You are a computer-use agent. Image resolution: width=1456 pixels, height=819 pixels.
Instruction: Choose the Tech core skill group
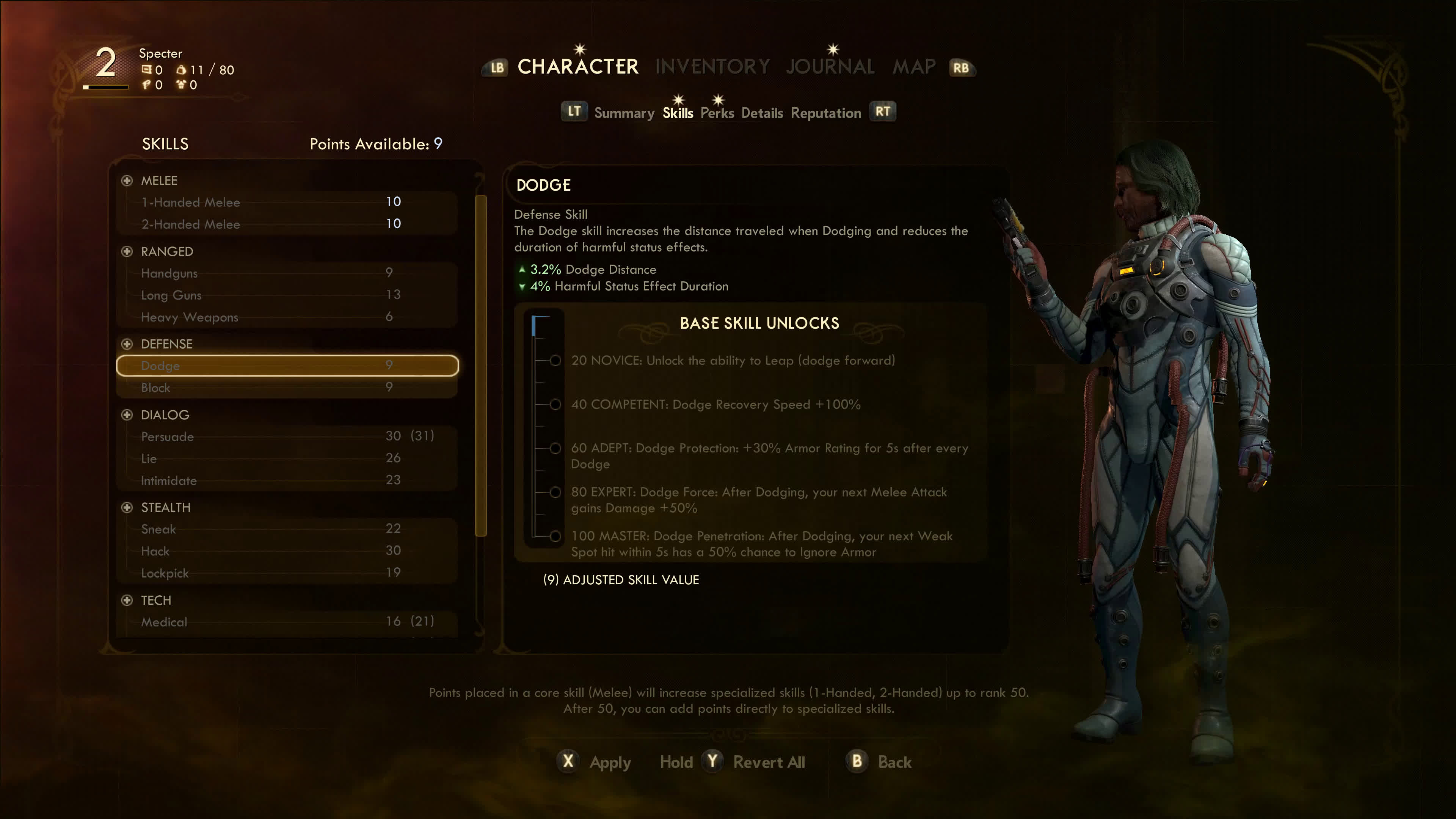155,600
